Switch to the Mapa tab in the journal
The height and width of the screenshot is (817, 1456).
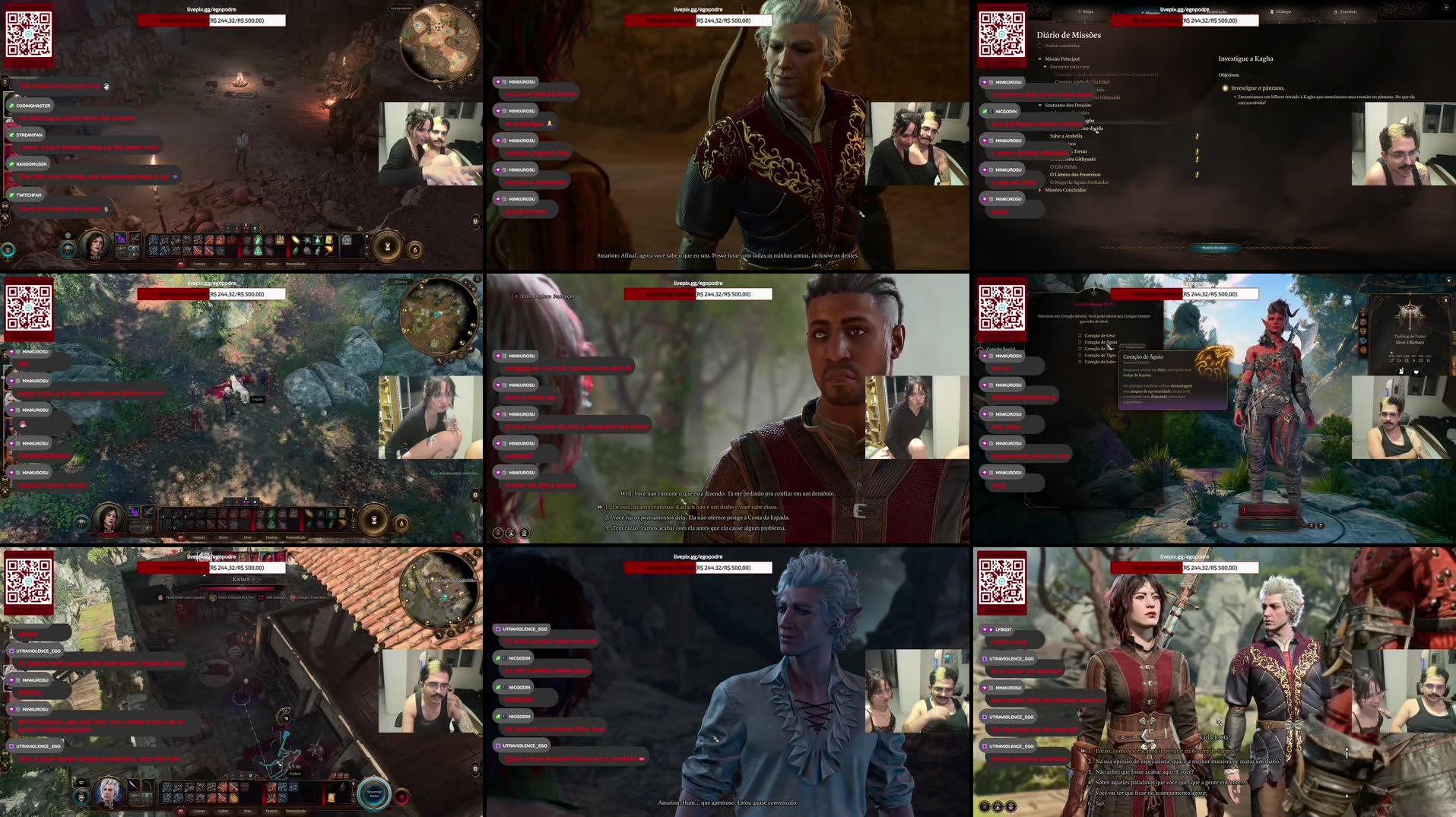tap(1086, 11)
